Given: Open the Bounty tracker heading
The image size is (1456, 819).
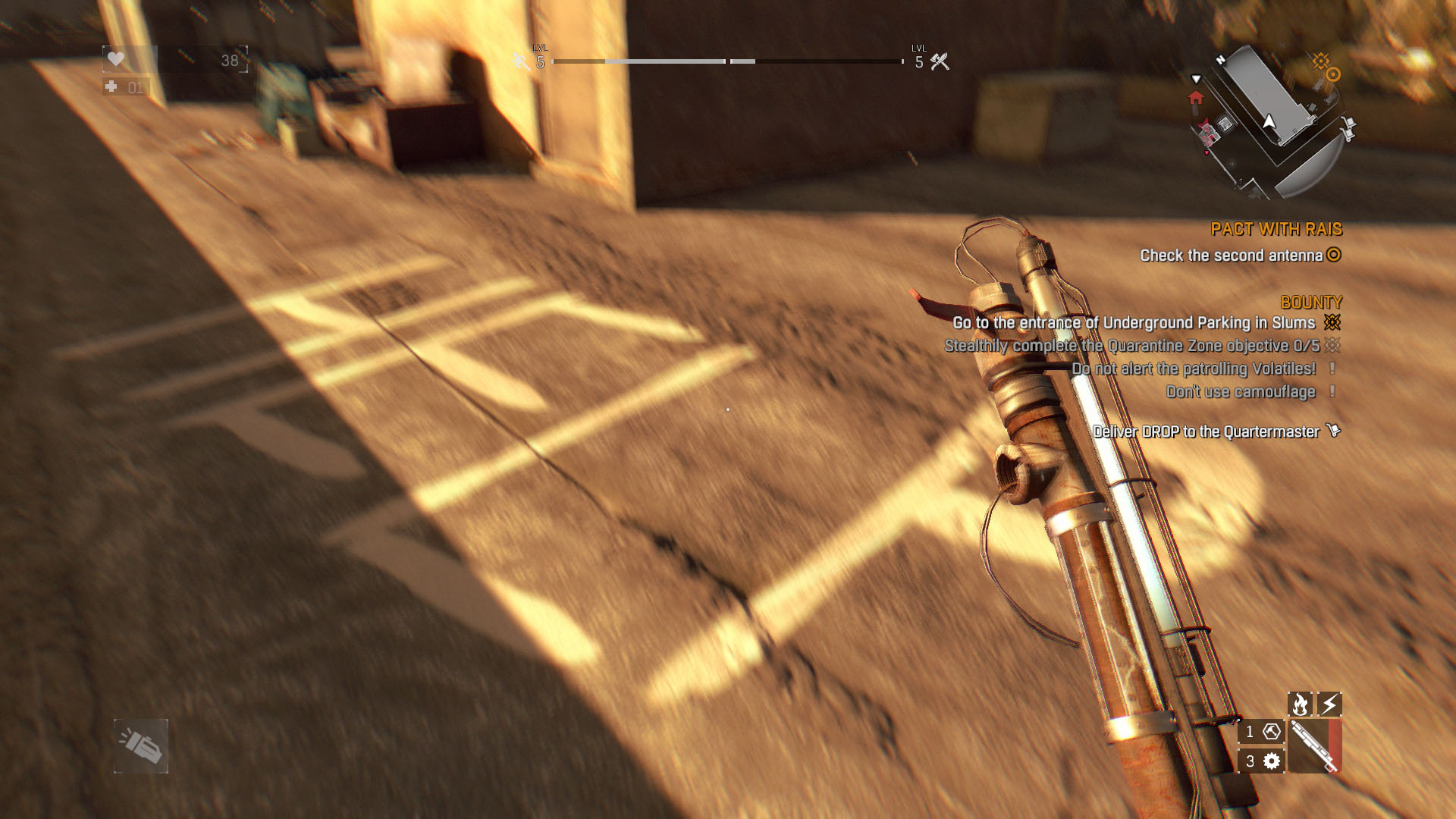Looking at the screenshot, I should [x=1310, y=302].
